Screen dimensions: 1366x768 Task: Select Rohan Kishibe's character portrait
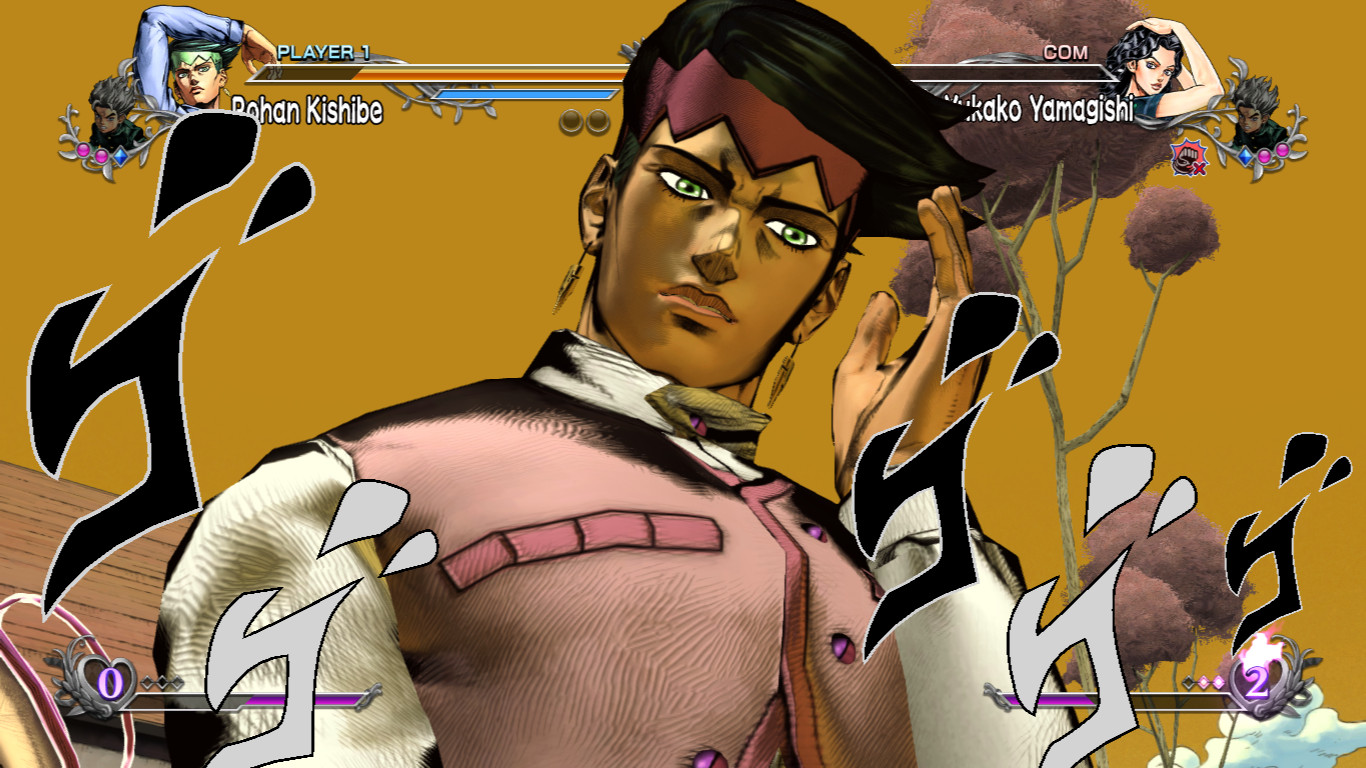pyautogui.click(x=200, y=70)
